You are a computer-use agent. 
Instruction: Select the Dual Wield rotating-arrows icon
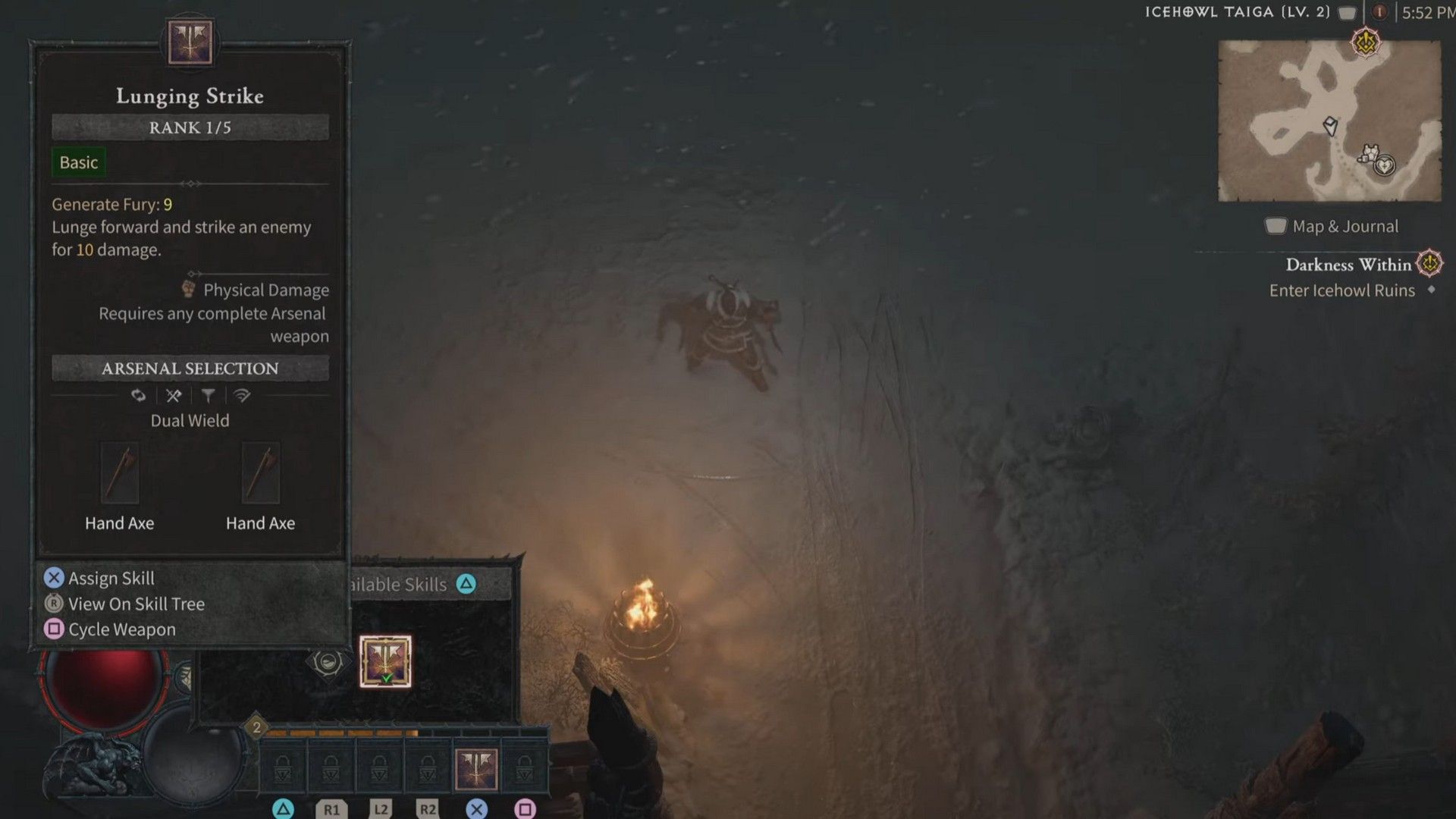(139, 394)
